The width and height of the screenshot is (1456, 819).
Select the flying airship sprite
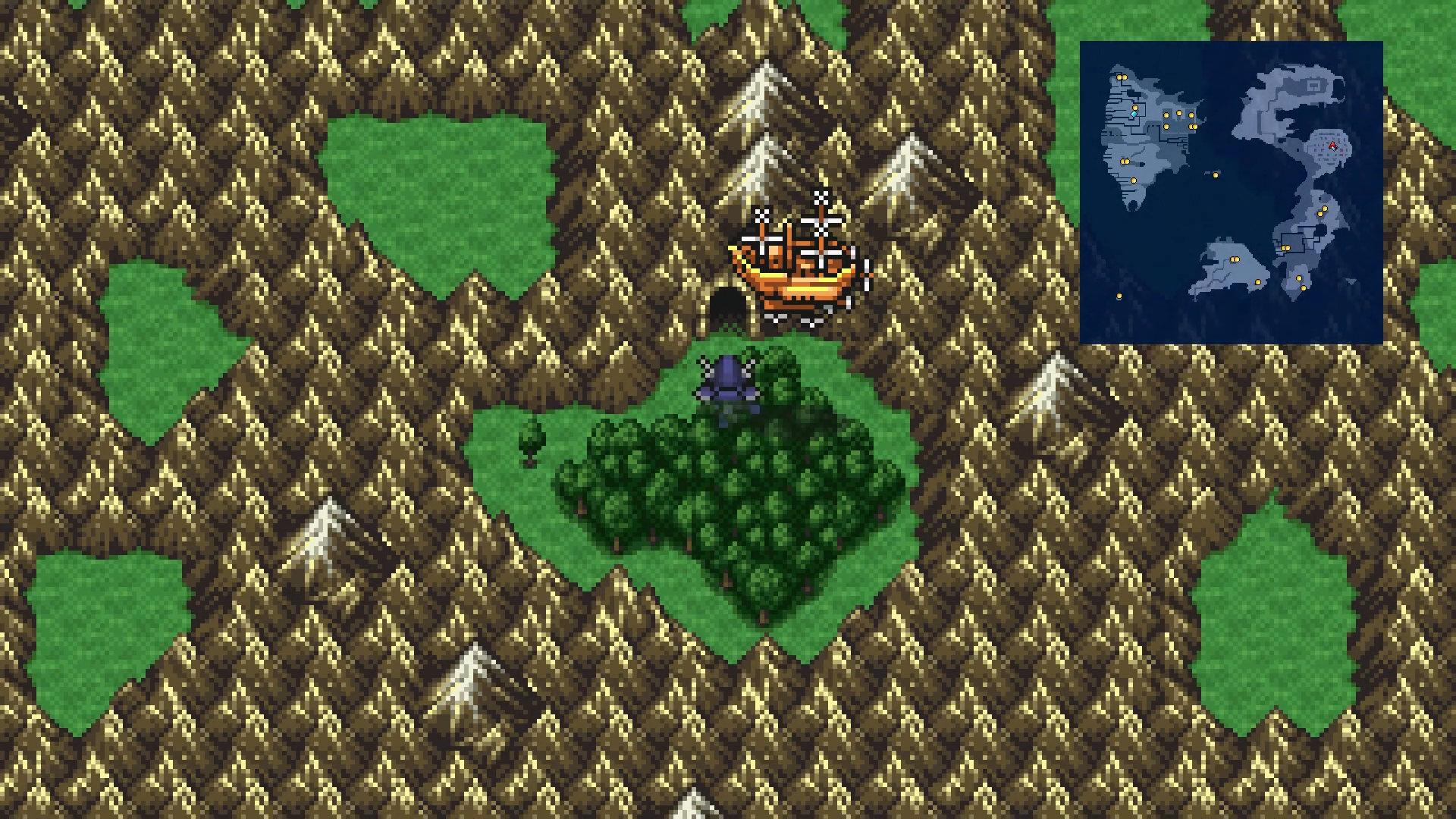tap(796, 262)
